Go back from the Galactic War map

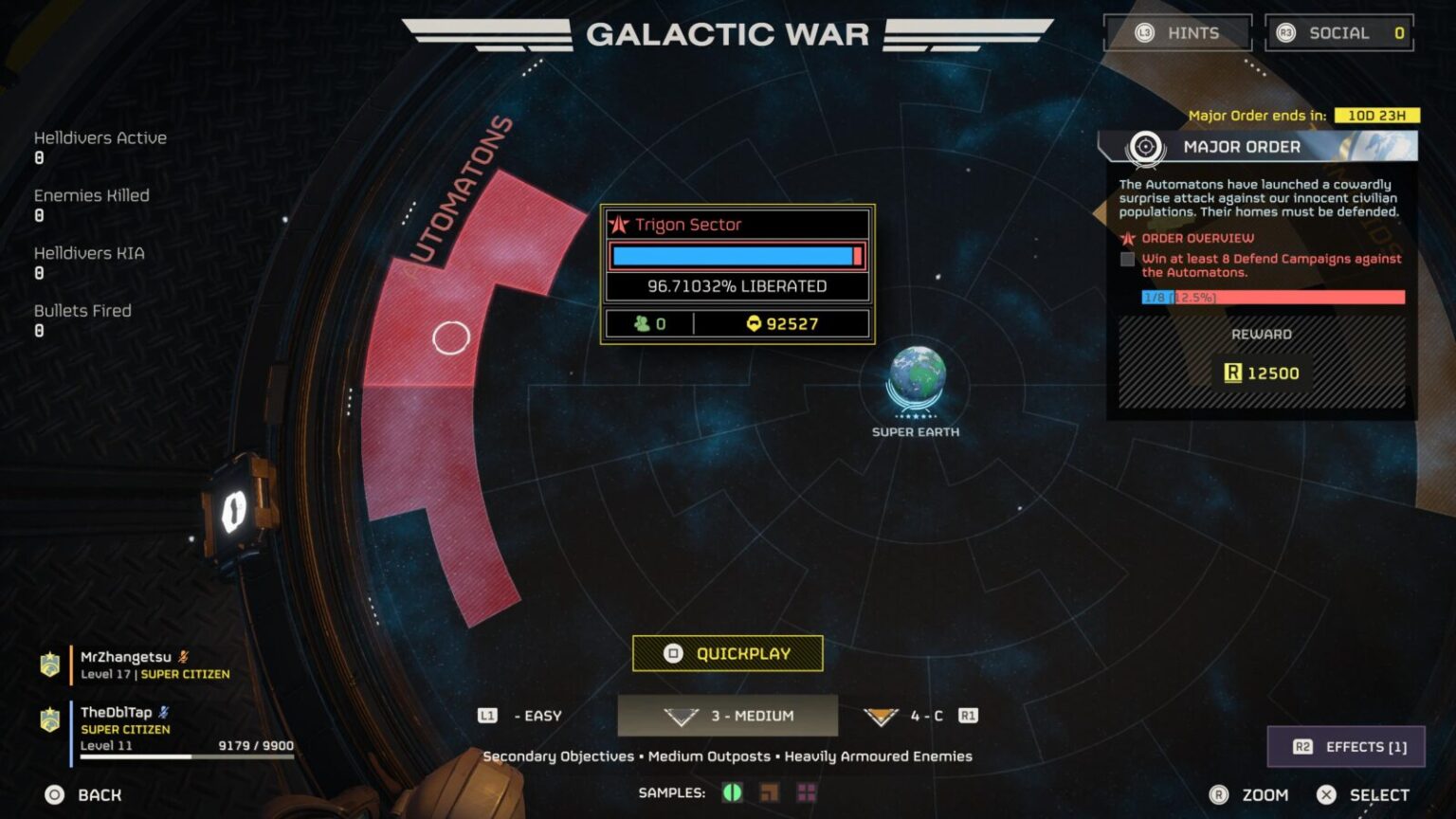tap(83, 795)
